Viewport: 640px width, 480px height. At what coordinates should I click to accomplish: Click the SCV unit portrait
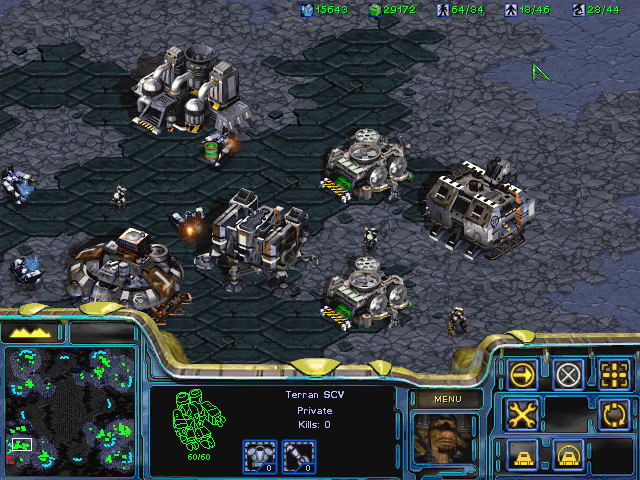click(444, 440)
